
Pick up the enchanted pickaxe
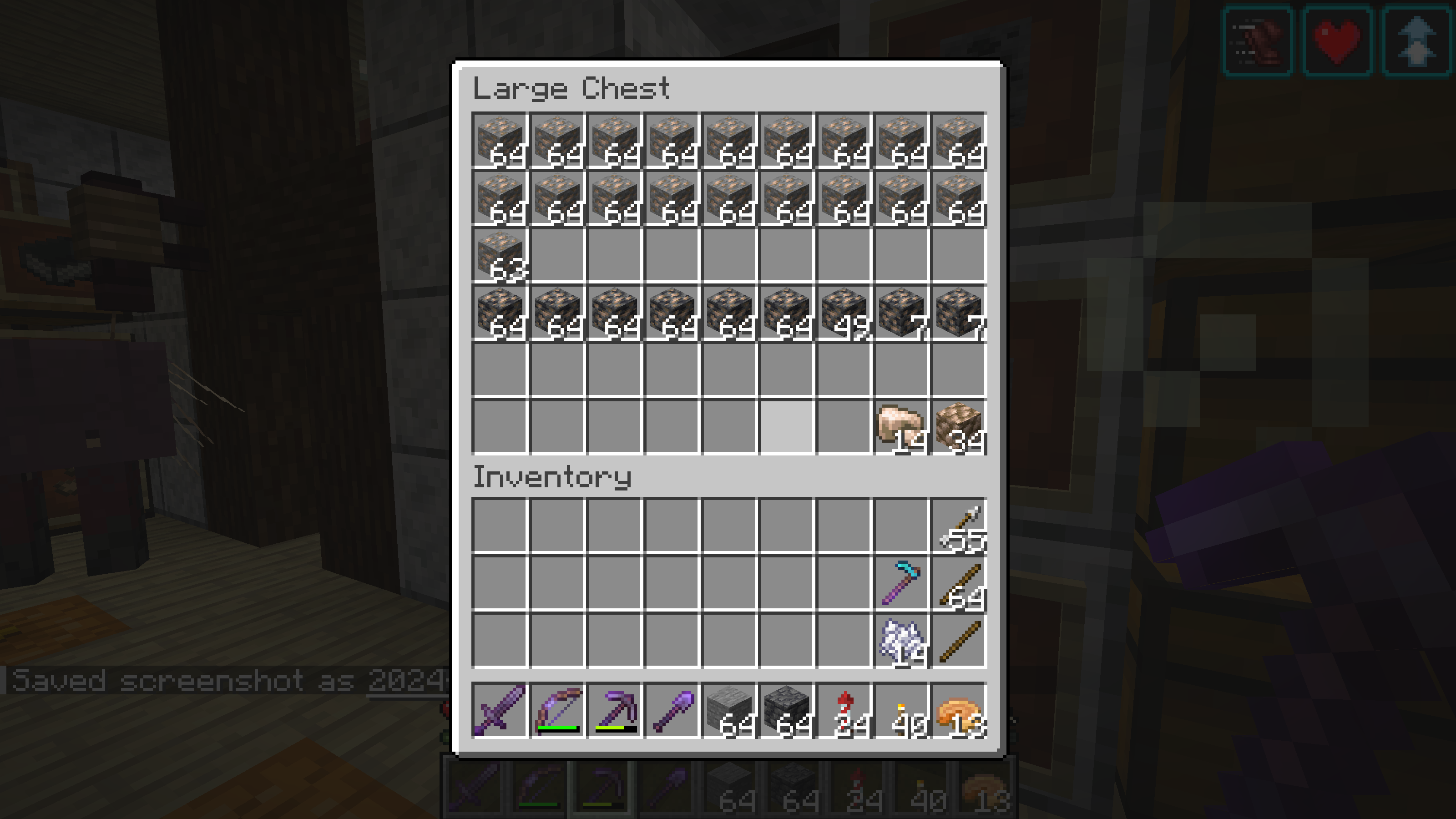click(x=614, y=710)
